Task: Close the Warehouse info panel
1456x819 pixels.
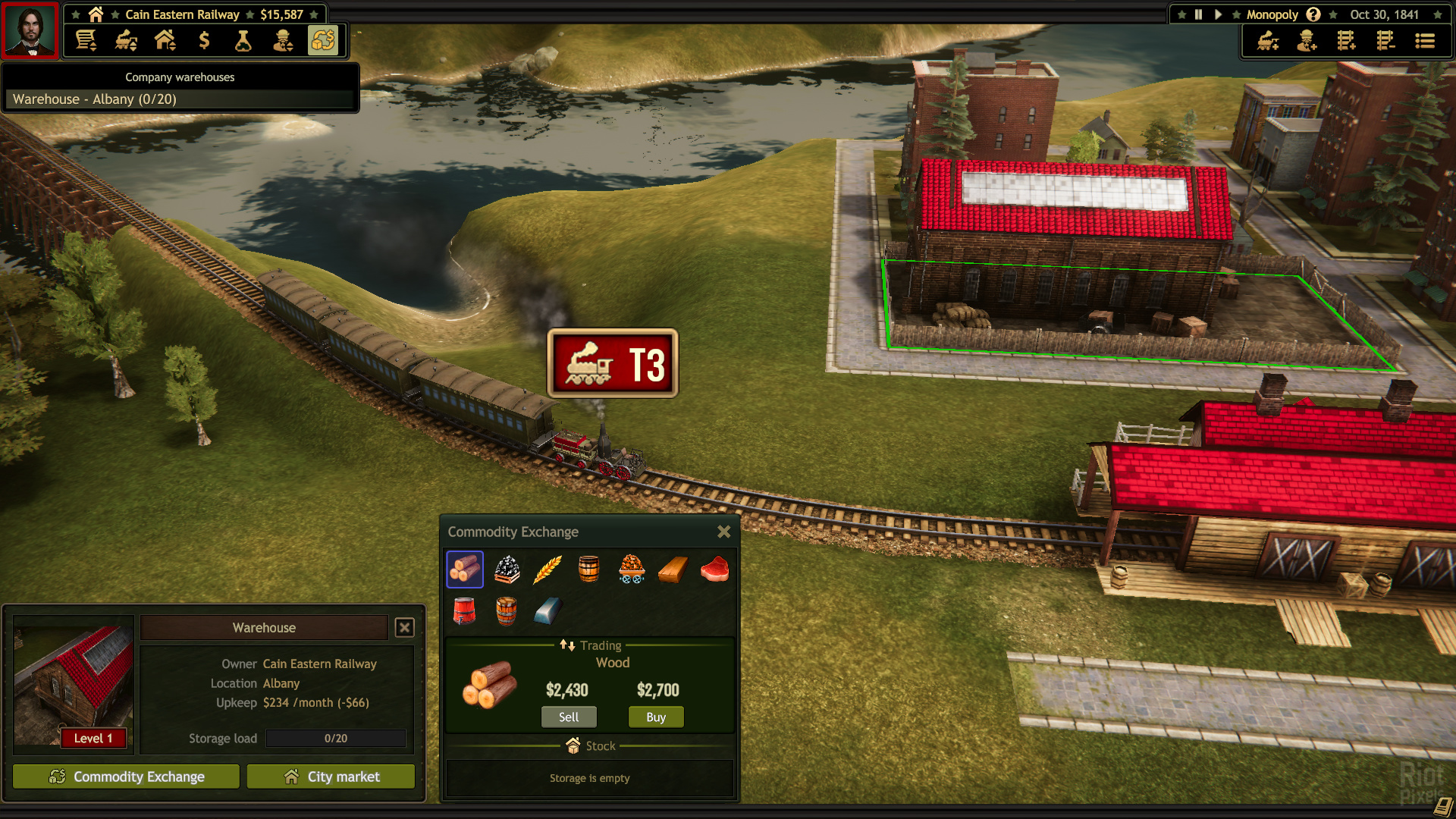Action: pos(405,627)
